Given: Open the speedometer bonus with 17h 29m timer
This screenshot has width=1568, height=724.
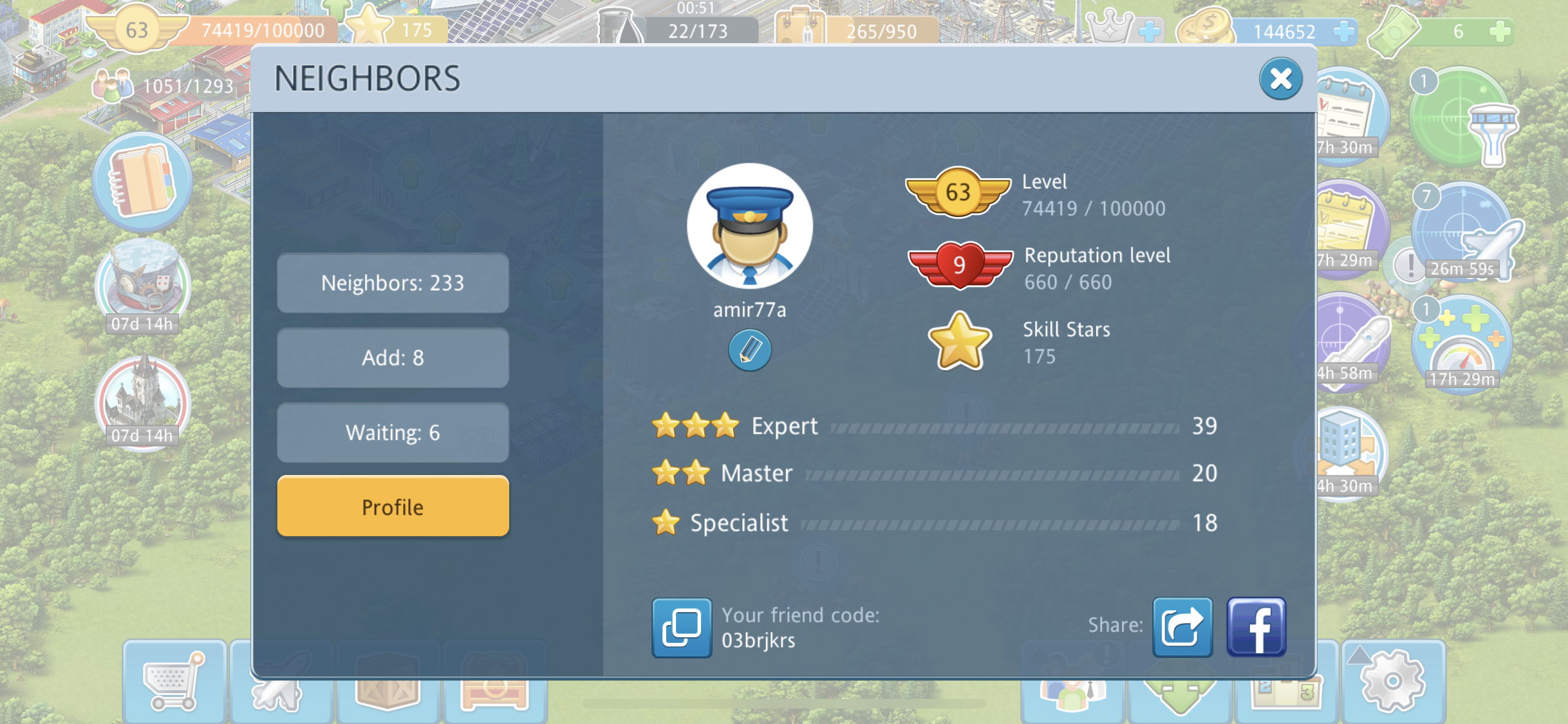Looking at the screenshot, I should (x=1462, y=344).
